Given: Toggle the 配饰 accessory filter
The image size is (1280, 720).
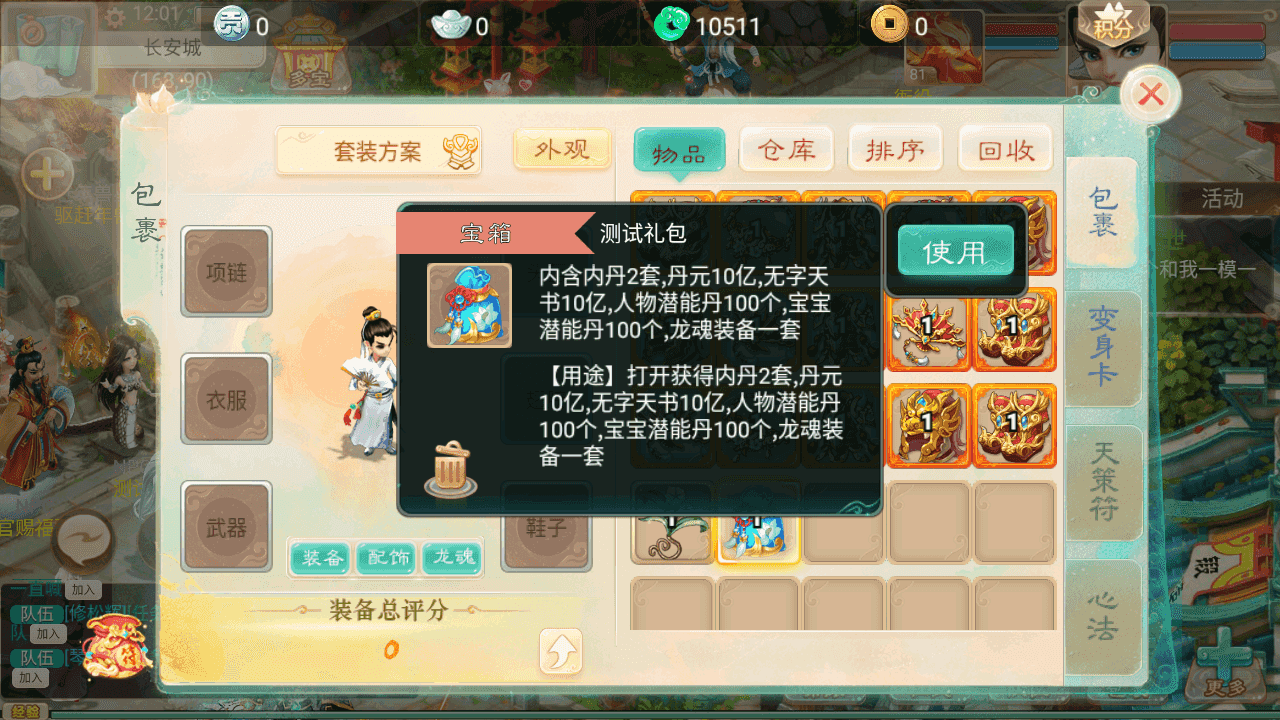Looking at the screenshot, I should click(386, 559).
